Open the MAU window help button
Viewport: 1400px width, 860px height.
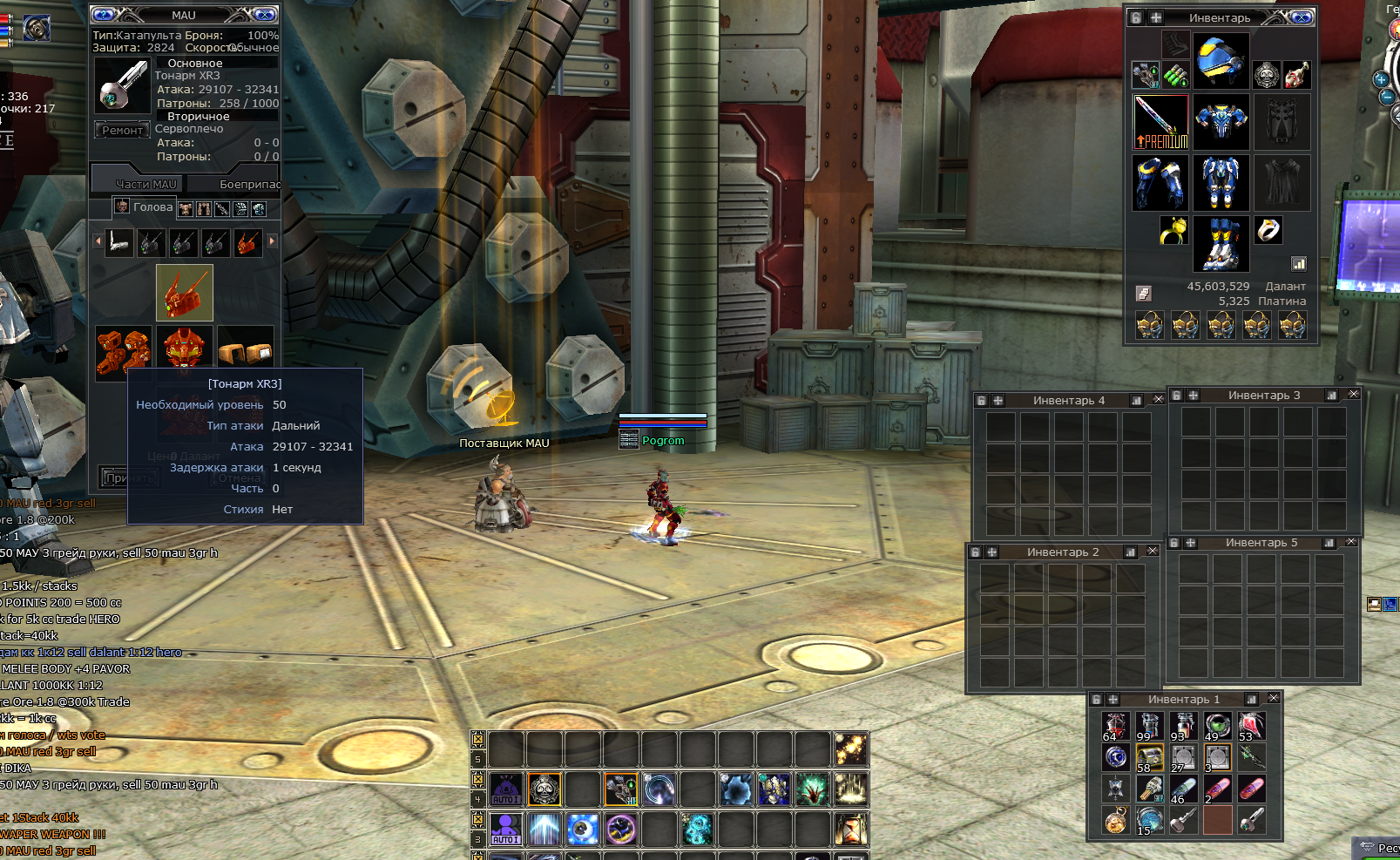(104, 15)
